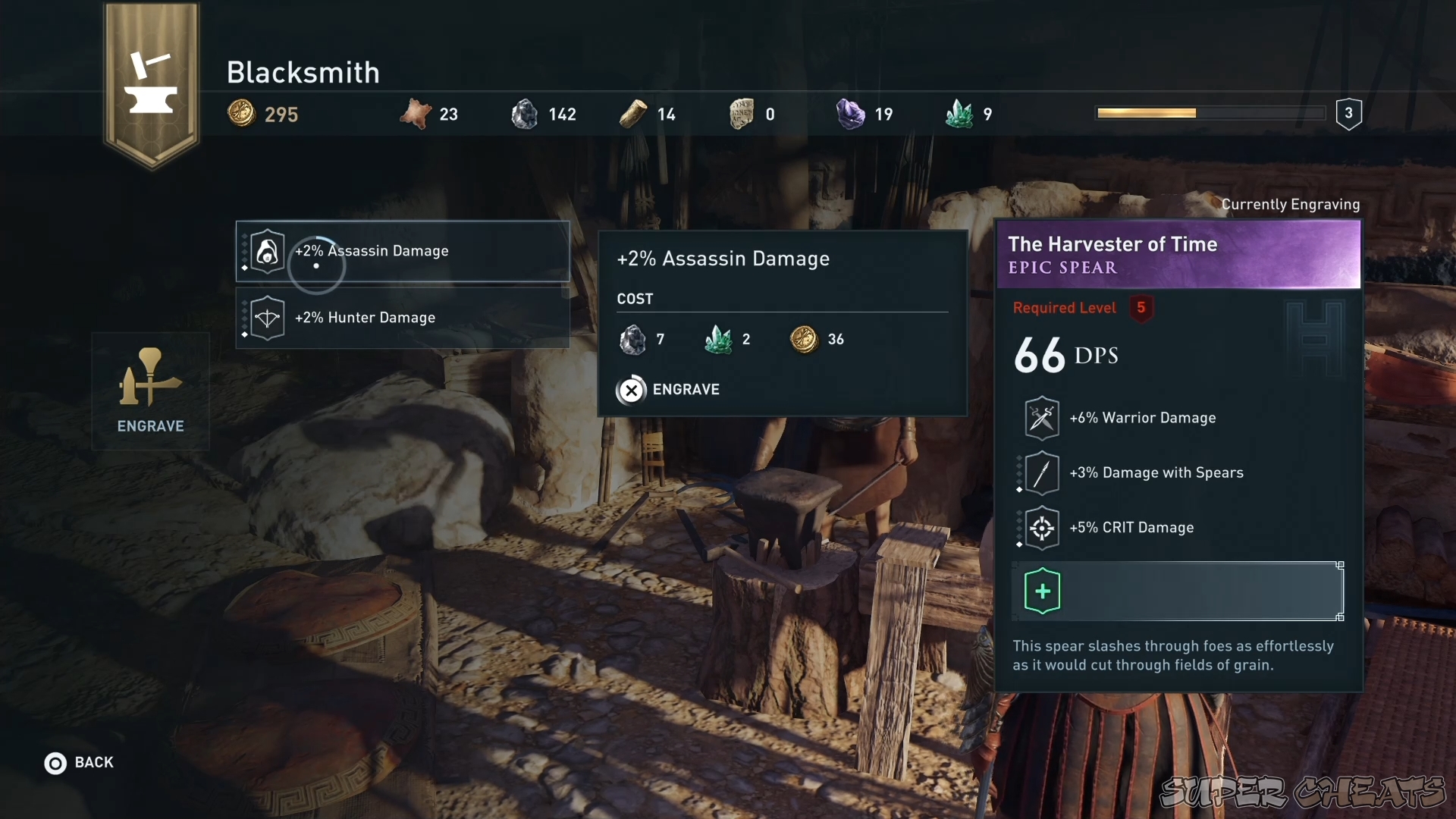The width and height of the screenshot is (1456, 819).
Task: Select the iron metal icon showing 142
Action: (x=525, y=114)
